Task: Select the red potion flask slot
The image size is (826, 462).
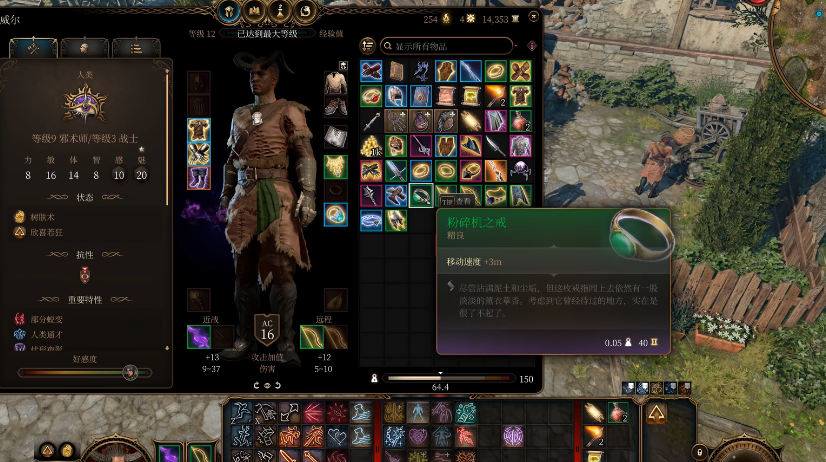Action: pos(521,121)
